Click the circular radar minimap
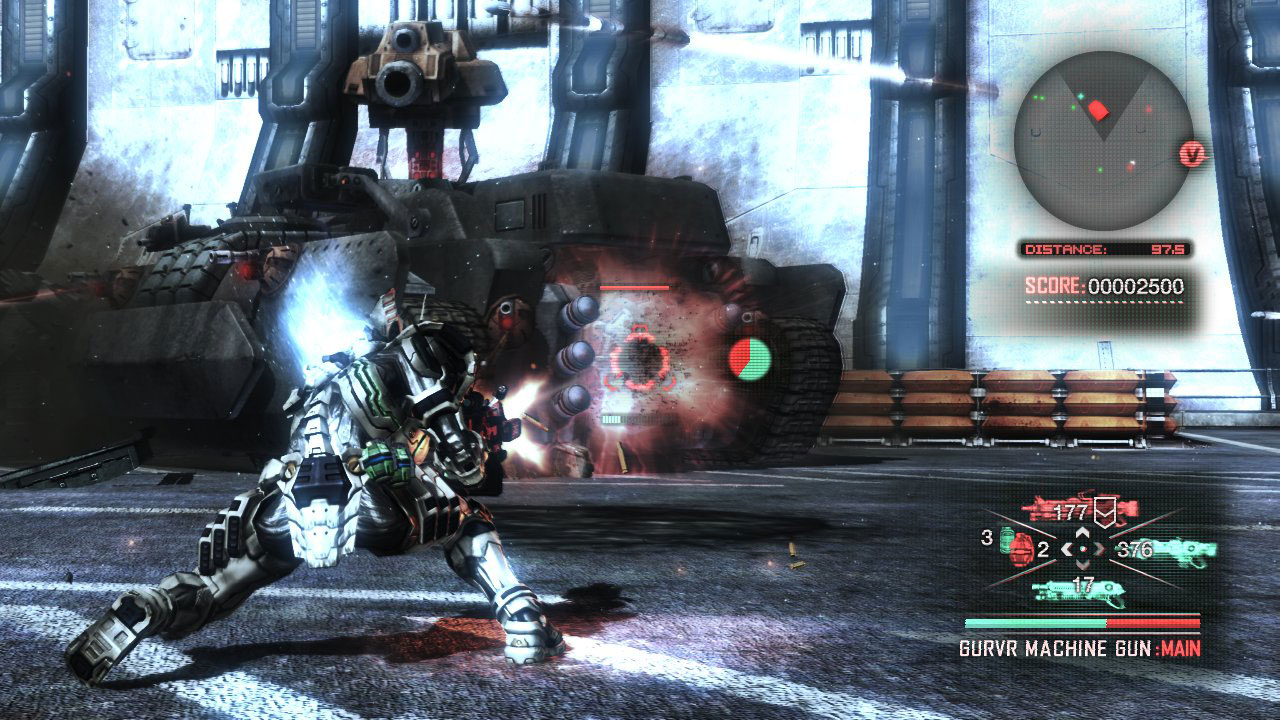1280x720 pixels. click(1102, 141)
